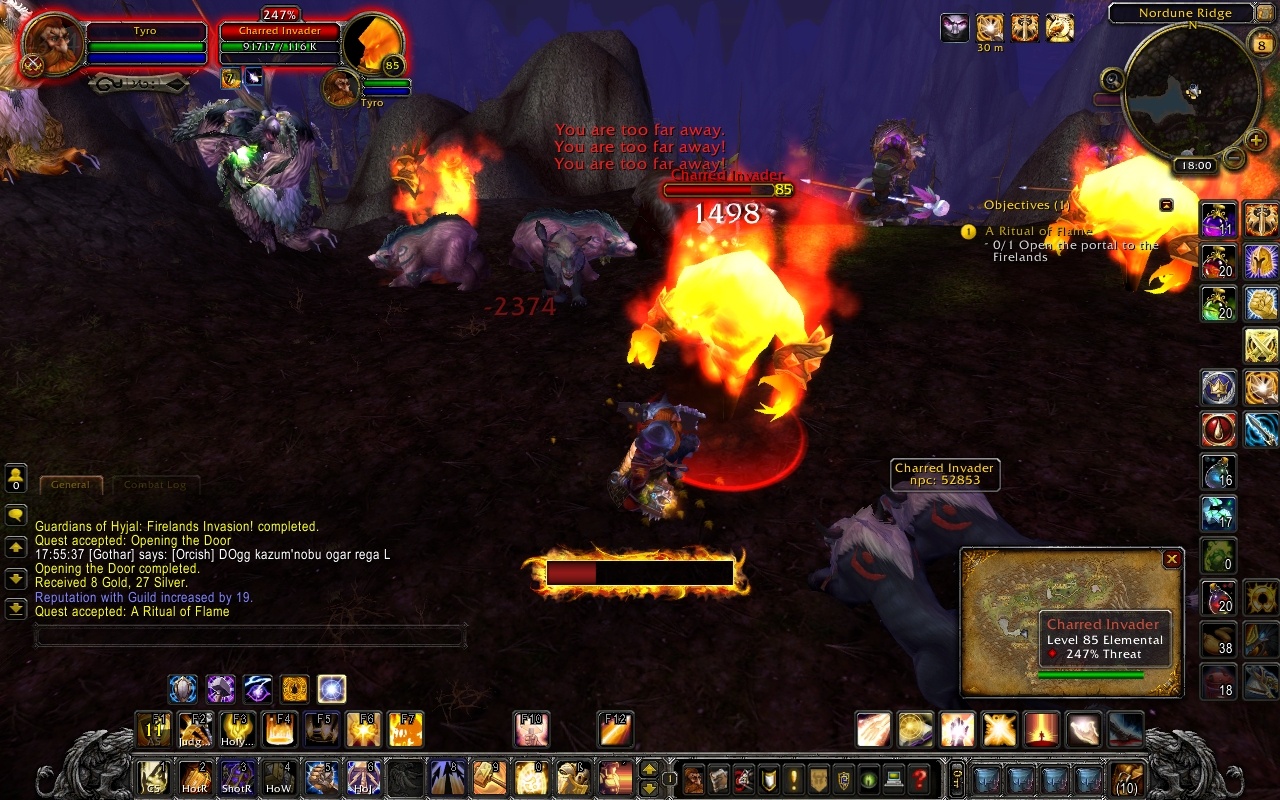Select the Charred Invader target portrait

tap(373, 45)
